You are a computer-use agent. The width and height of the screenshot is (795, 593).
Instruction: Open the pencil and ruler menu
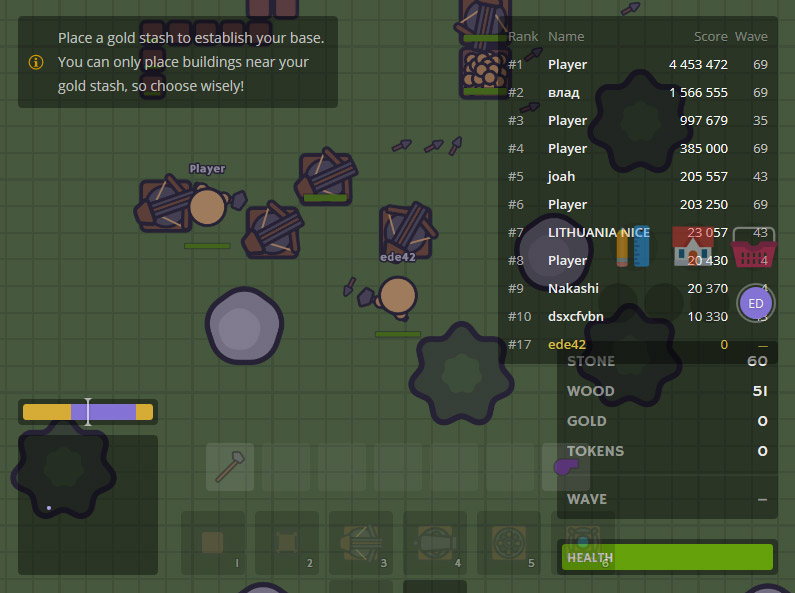pyautogui.click(x=634, y=246)
